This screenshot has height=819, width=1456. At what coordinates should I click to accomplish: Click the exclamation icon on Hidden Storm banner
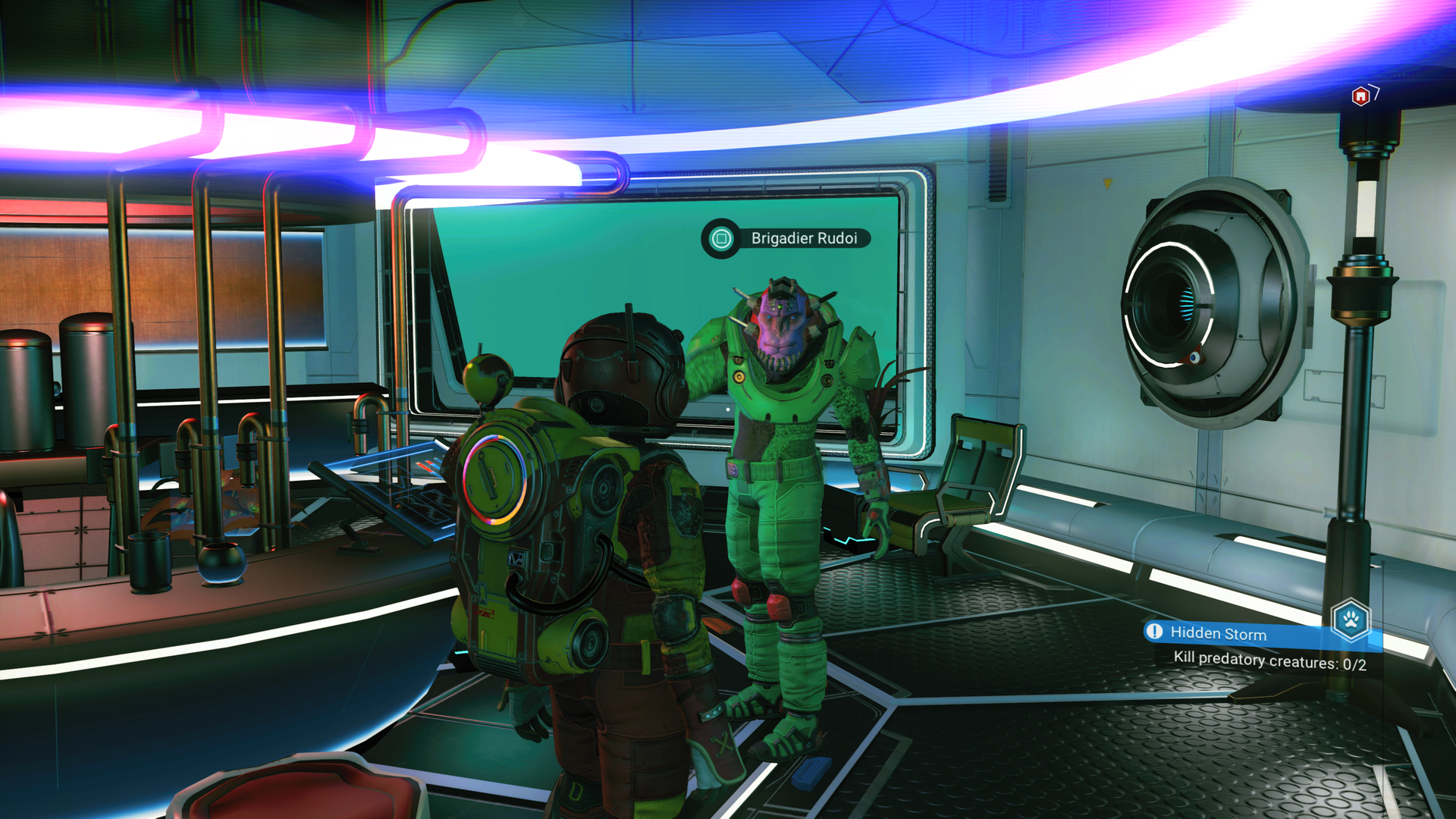1153,631
